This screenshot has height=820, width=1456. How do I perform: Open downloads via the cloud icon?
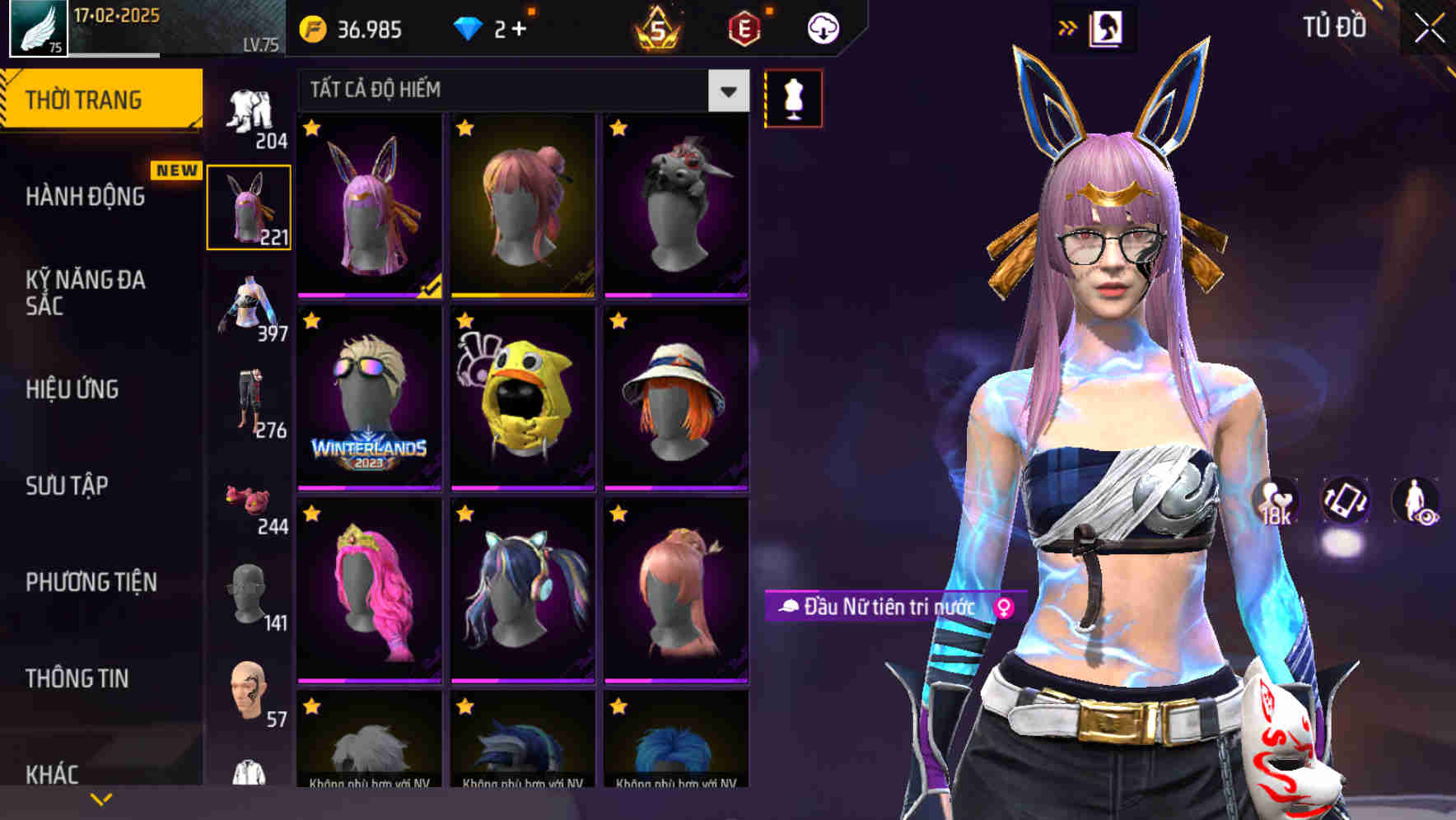(823, 28)
